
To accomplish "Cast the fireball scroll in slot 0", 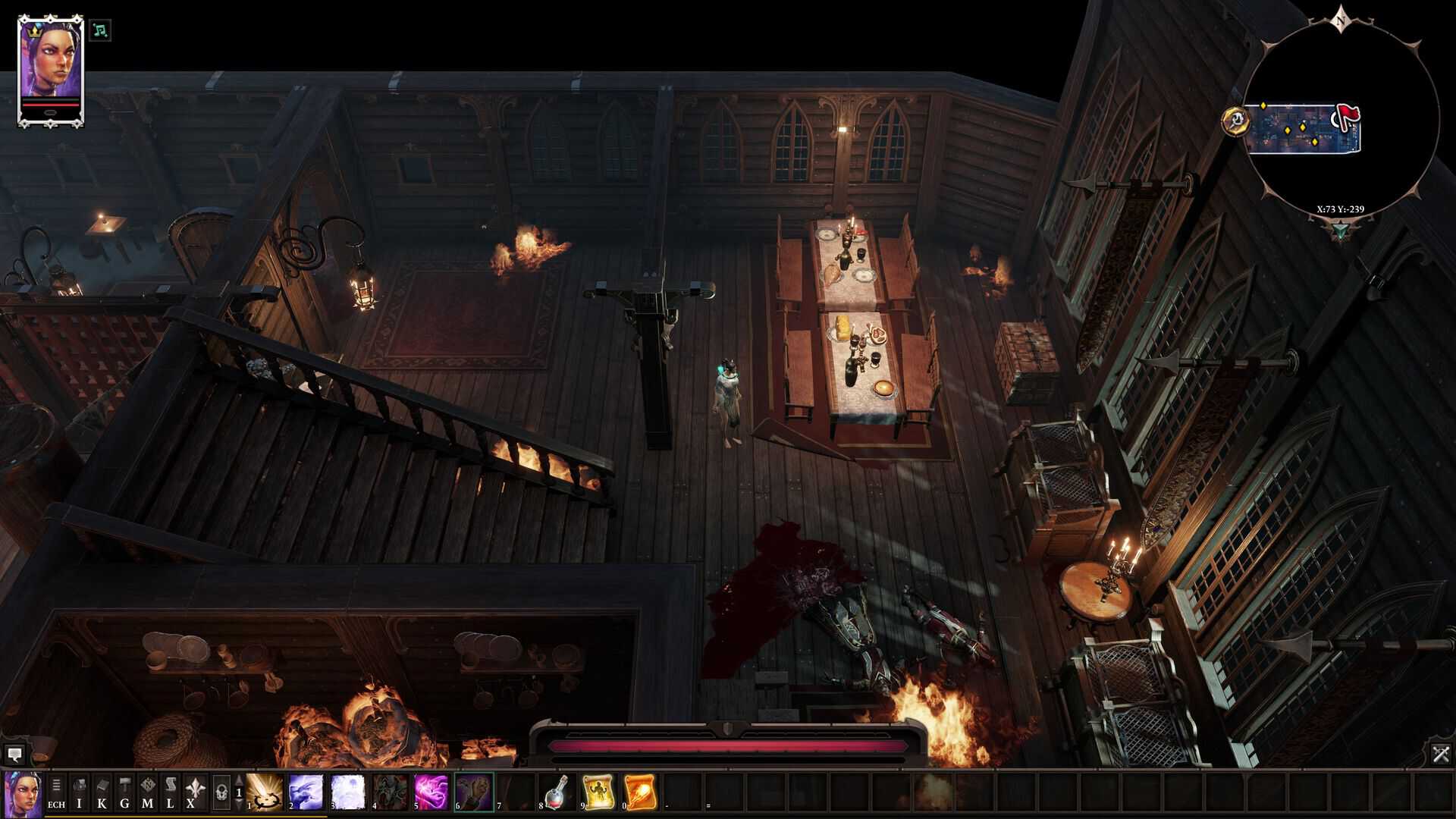I will 639,792.
